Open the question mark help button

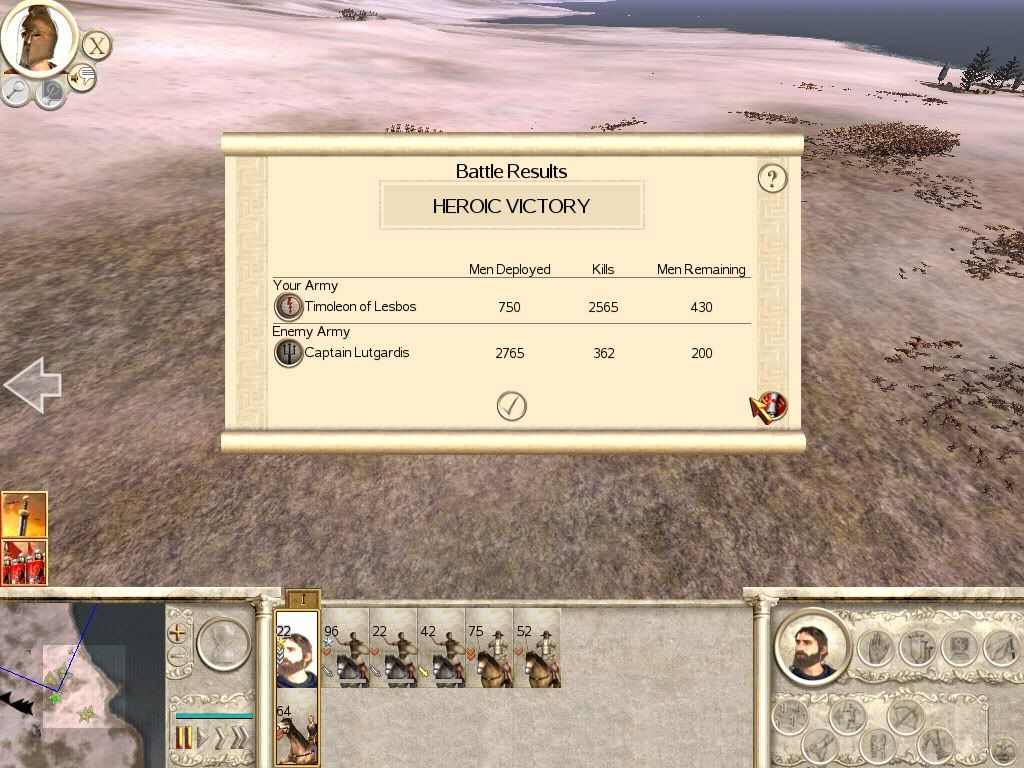click(772, 179)
